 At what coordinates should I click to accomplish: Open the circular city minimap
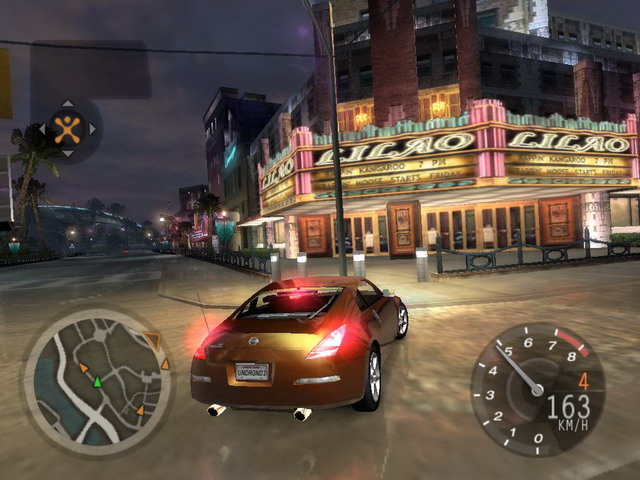(x=97, y=381)
